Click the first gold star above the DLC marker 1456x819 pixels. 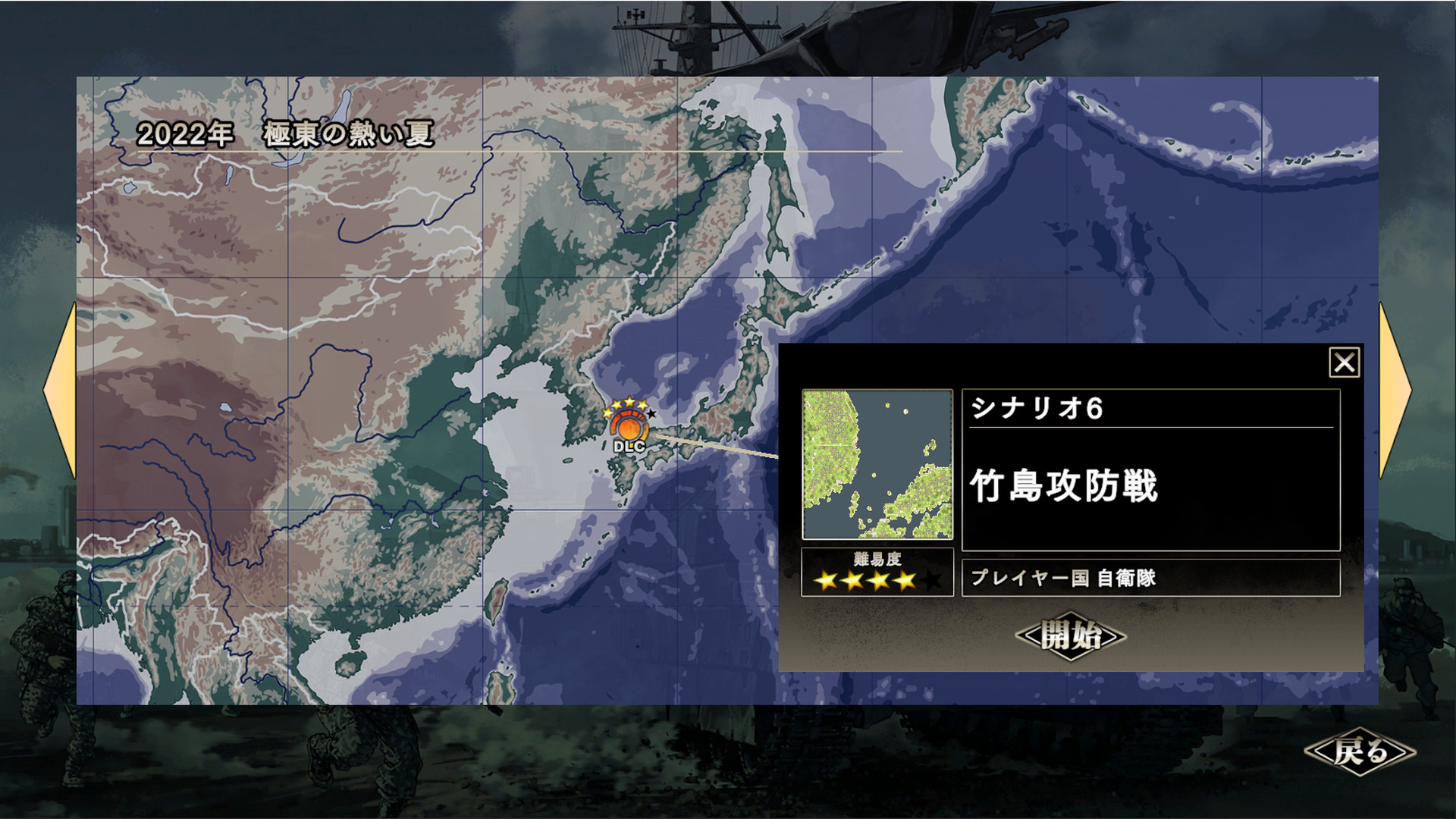point(607,414)
